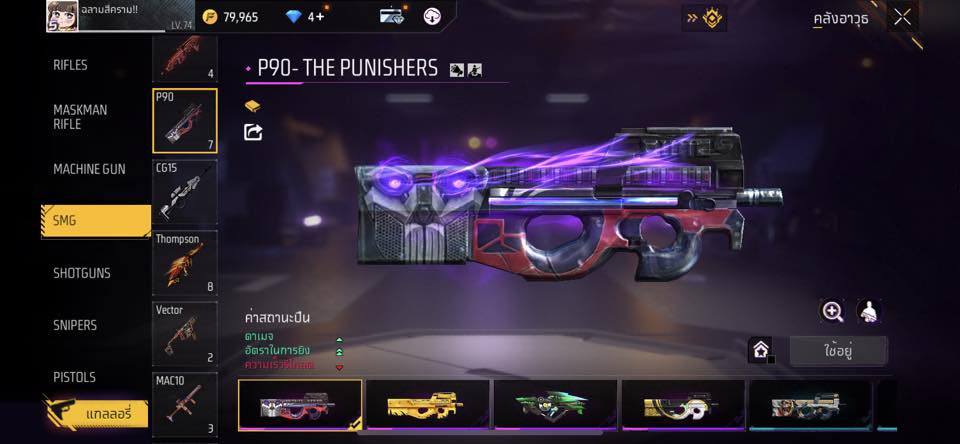Screen dimensions: 960x444
Task: Choose the green P90 skin thumbnail
Action: coord(555,405)
